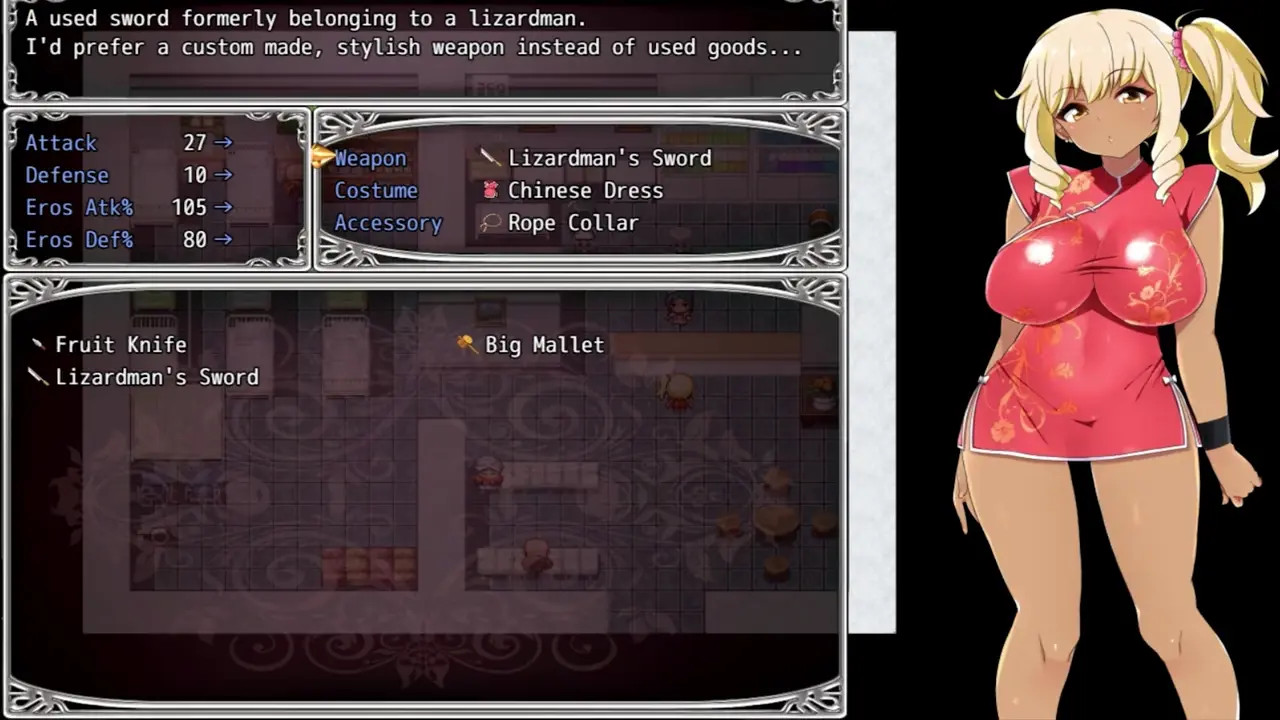
Task: Pick Fruit Knife from the item list
Action: [x=120, y=344]
